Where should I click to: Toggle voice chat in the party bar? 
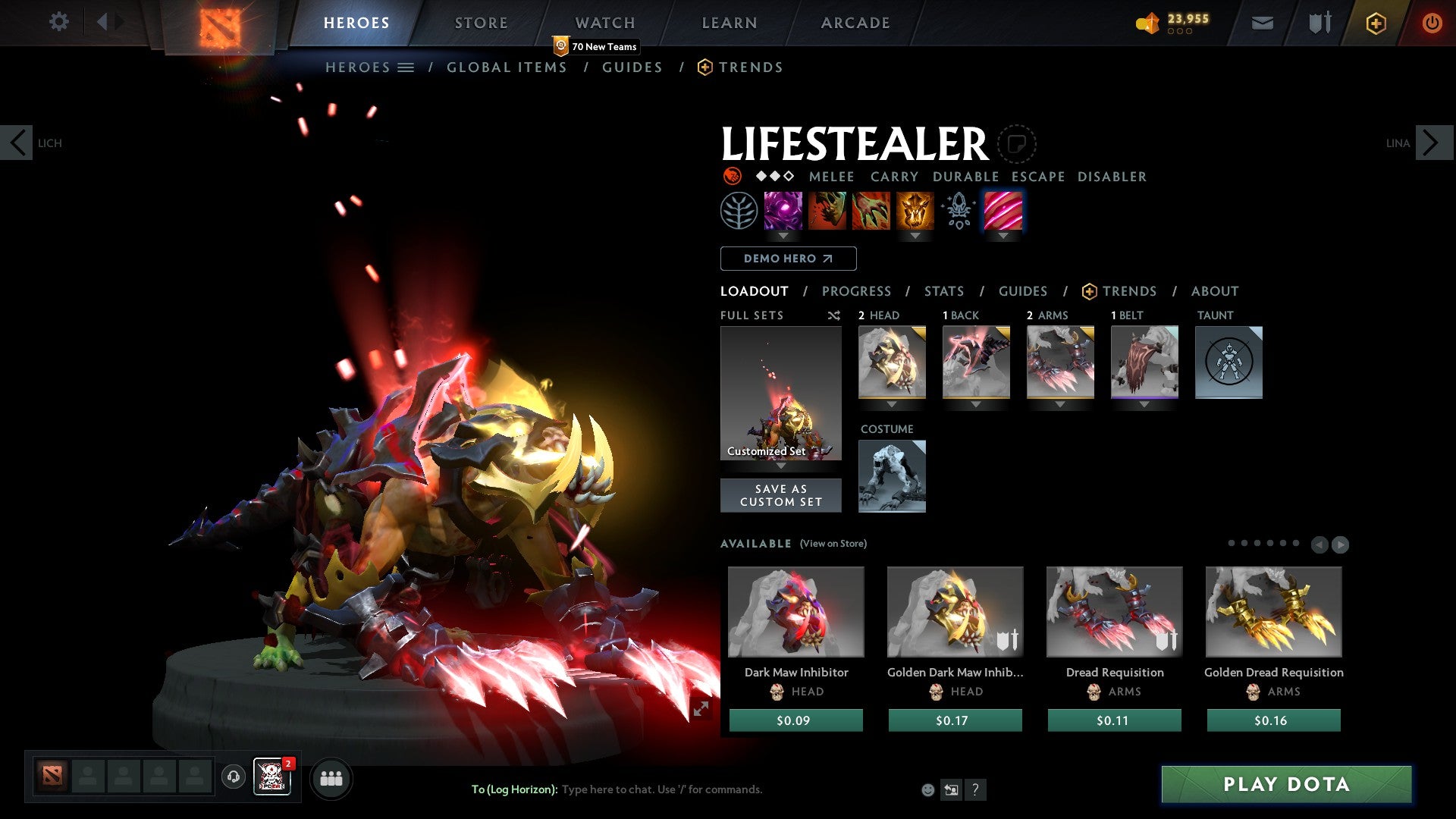point(233,777)
